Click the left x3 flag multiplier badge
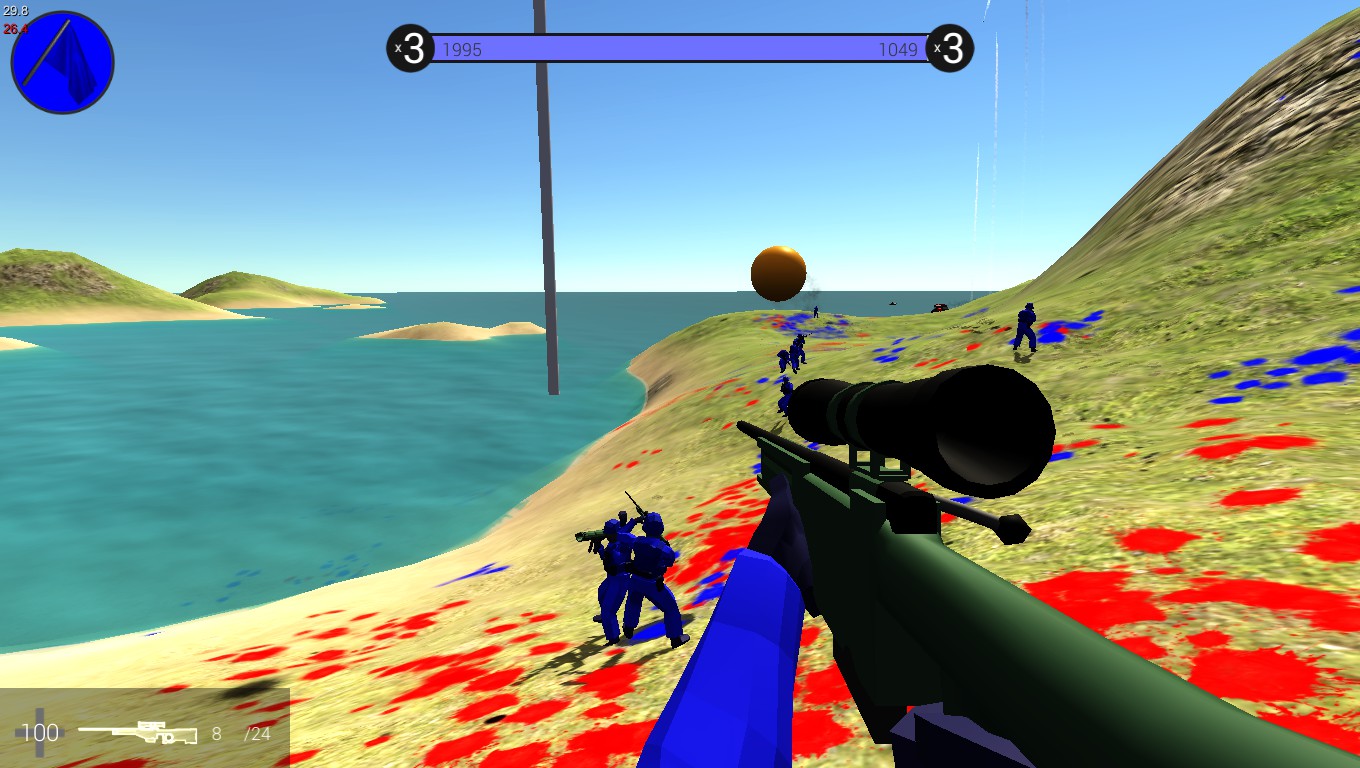 409,48
